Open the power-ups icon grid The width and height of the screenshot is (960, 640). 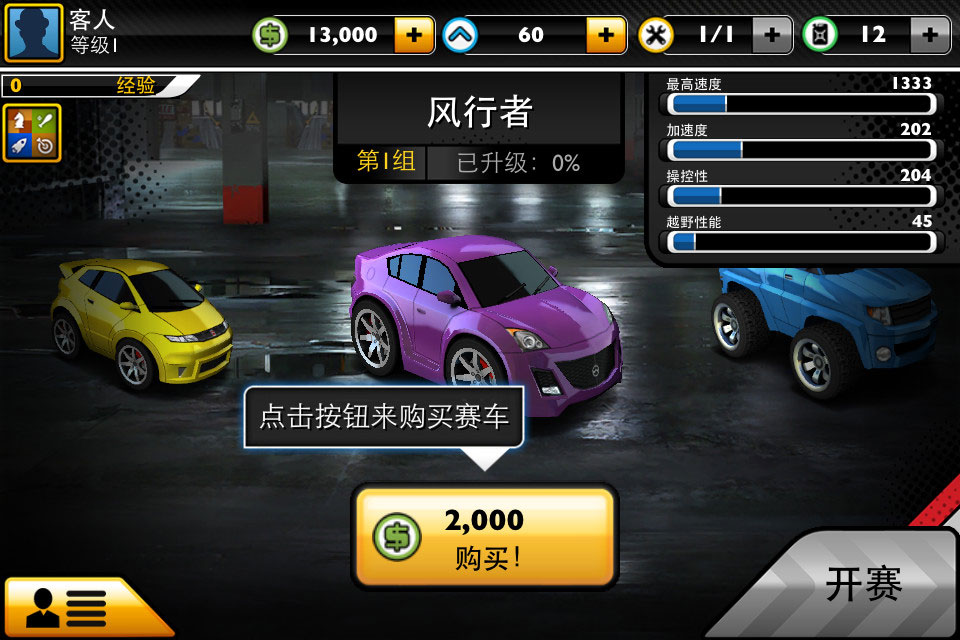pos(32,133)
